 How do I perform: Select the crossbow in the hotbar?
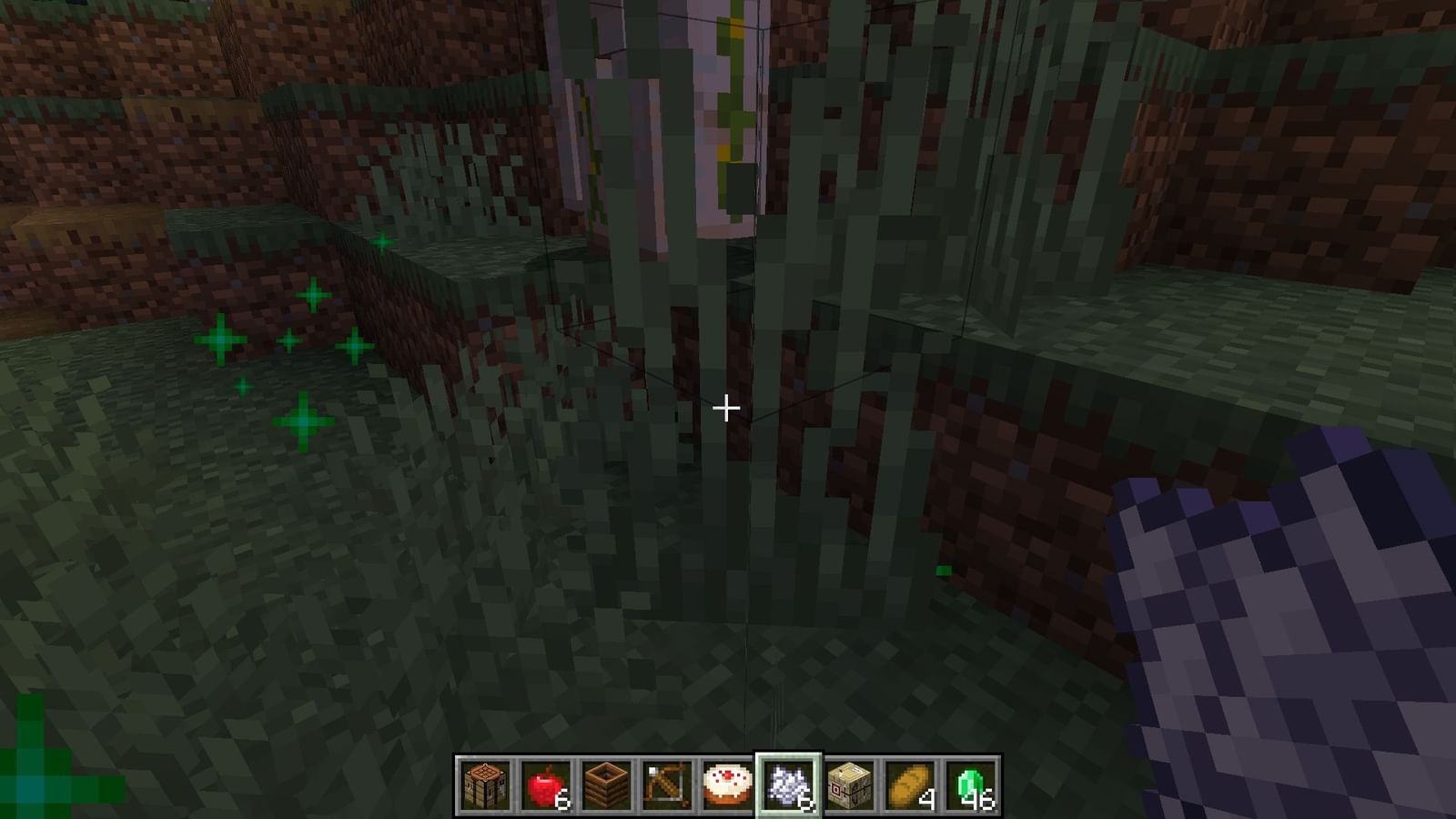665,784
